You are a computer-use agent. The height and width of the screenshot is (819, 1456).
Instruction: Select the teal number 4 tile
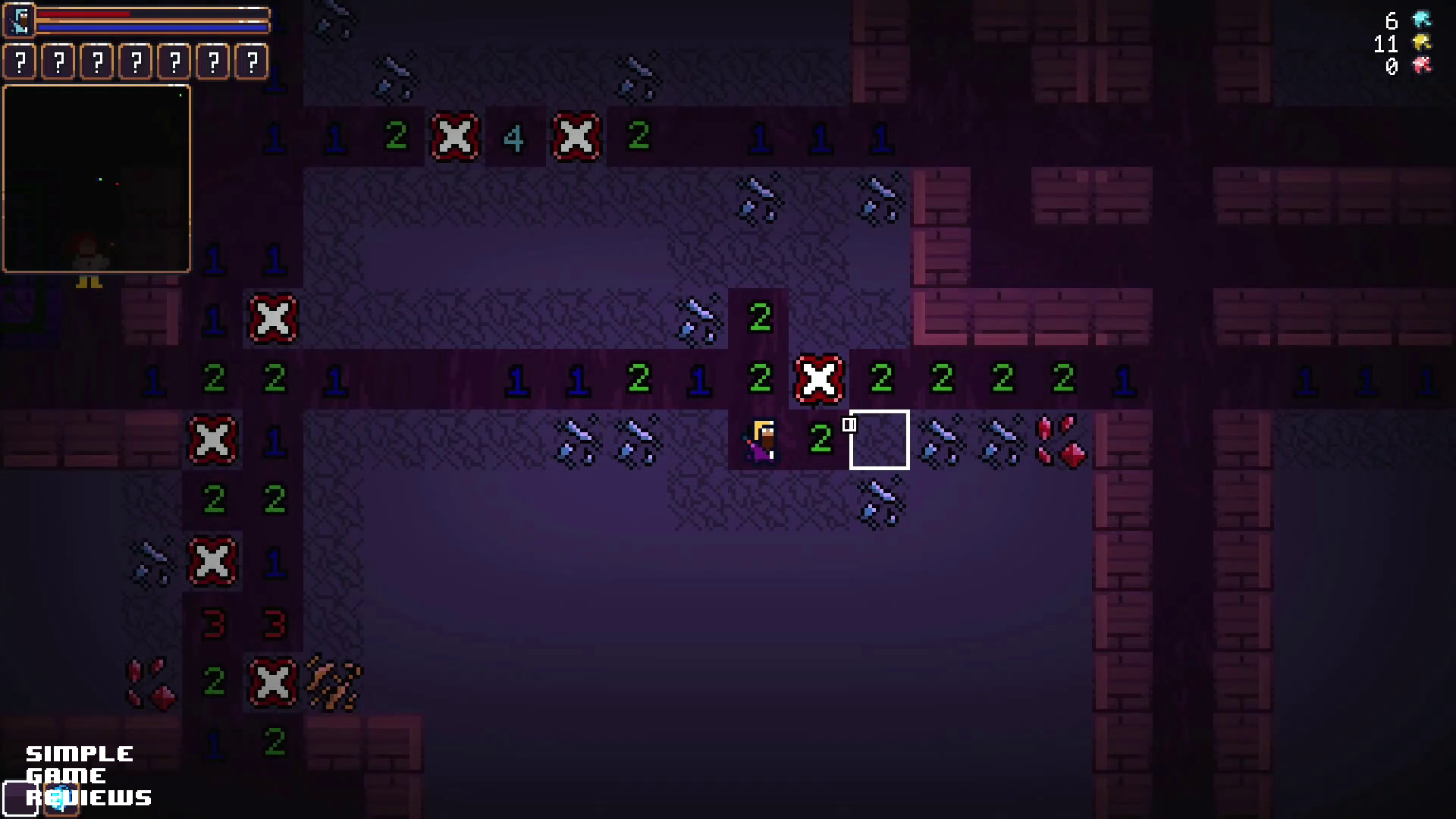514,138
